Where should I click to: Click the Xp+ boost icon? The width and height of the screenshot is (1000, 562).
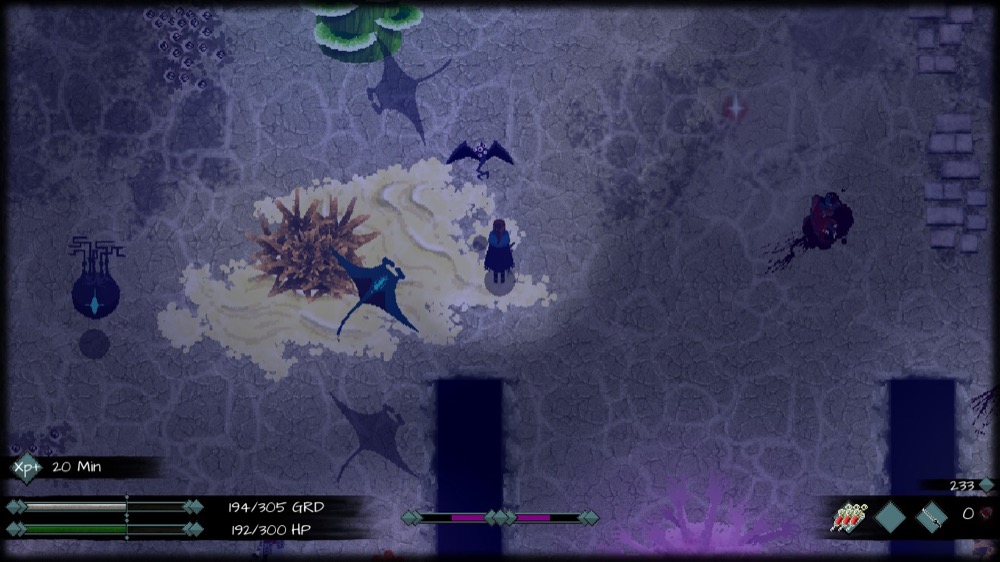[26, 467]
